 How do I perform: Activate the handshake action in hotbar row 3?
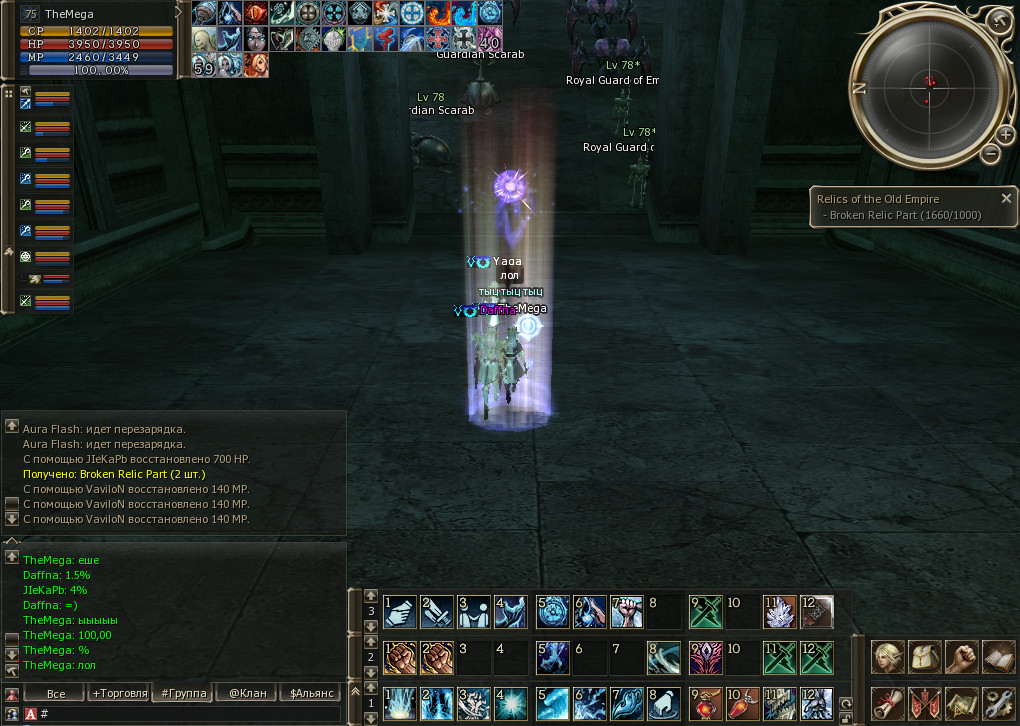click(399, 611)
